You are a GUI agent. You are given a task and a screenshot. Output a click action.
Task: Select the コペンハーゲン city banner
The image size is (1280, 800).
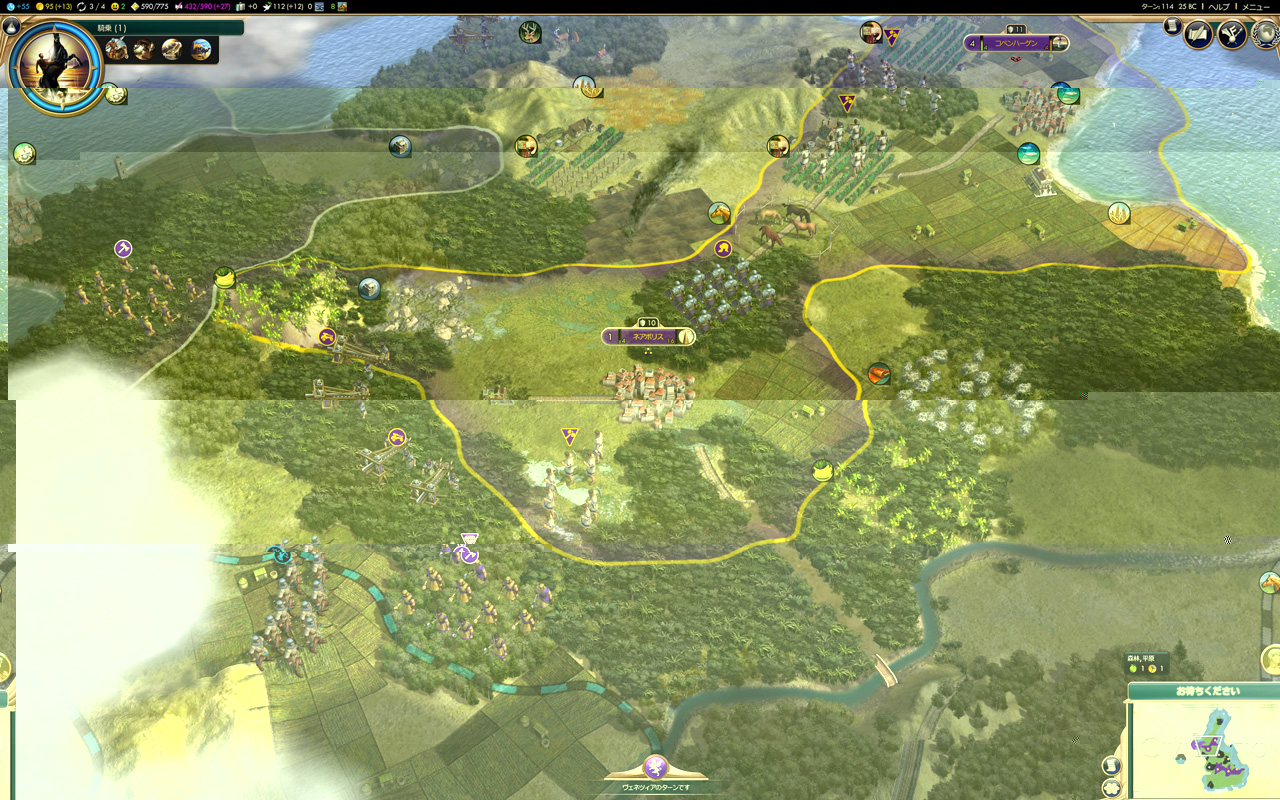1016,43
